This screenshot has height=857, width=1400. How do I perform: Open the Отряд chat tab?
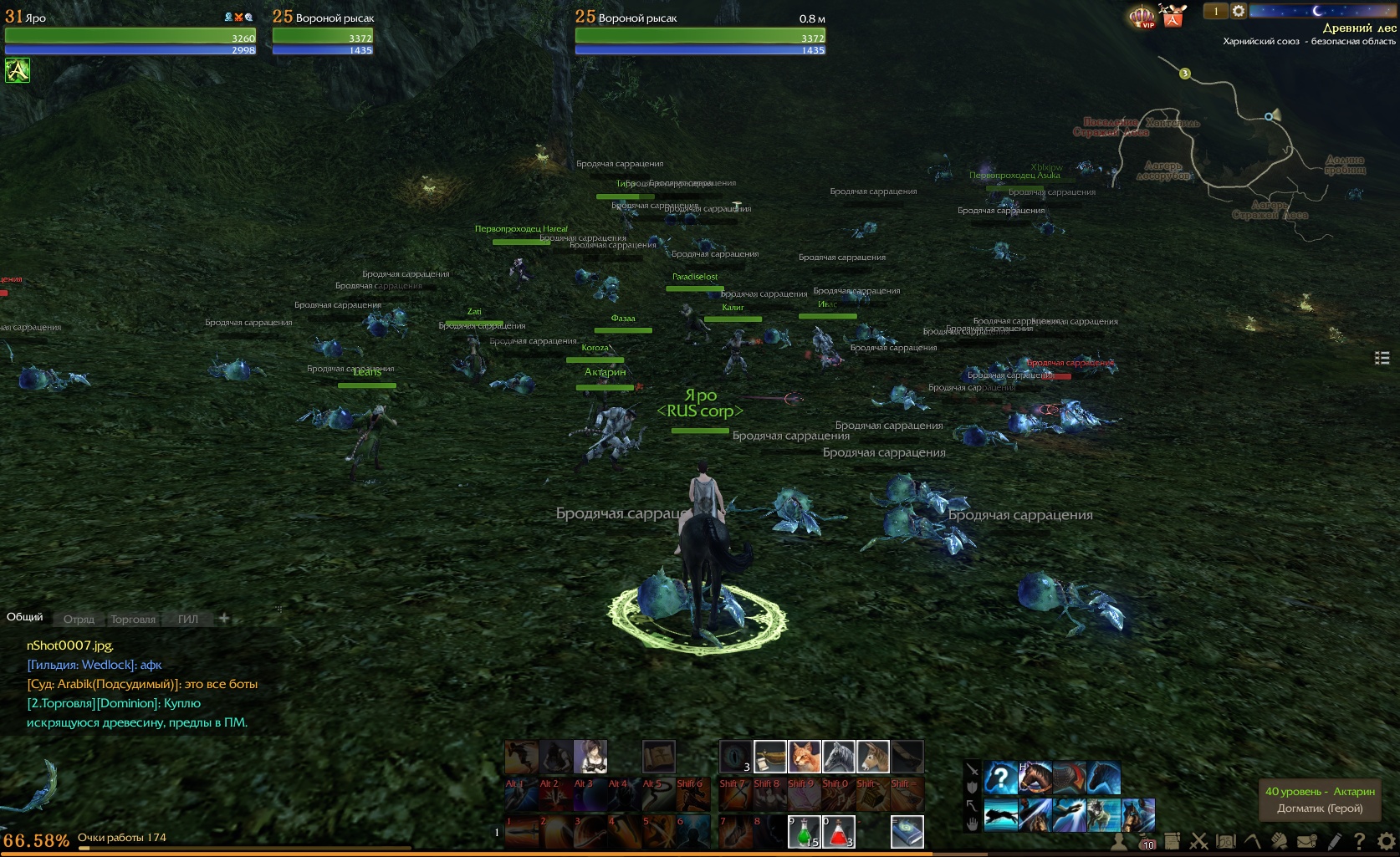pyautogui.click(x=79, y=620)
